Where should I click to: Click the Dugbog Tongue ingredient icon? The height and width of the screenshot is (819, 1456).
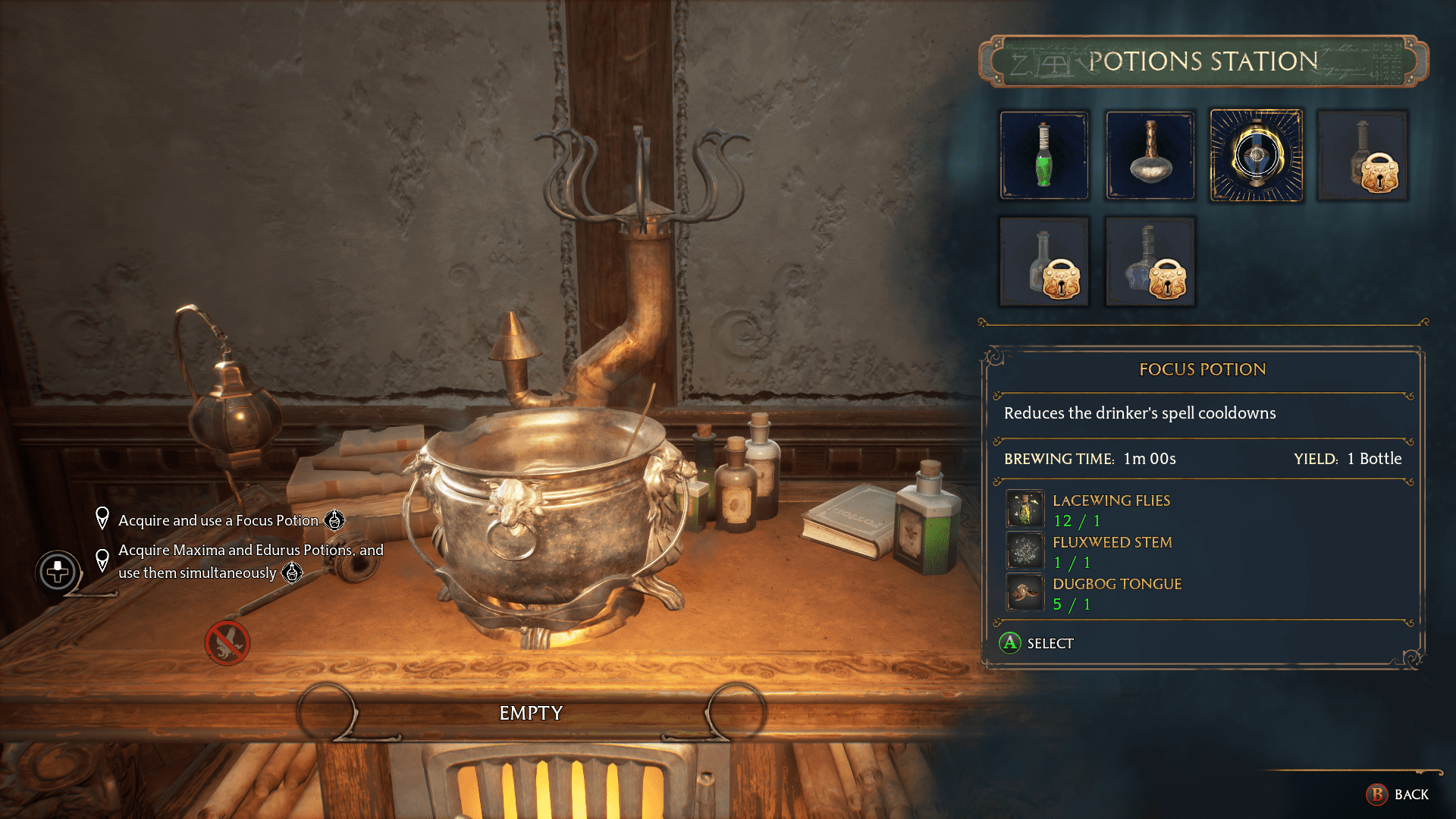pos(1025,592)
